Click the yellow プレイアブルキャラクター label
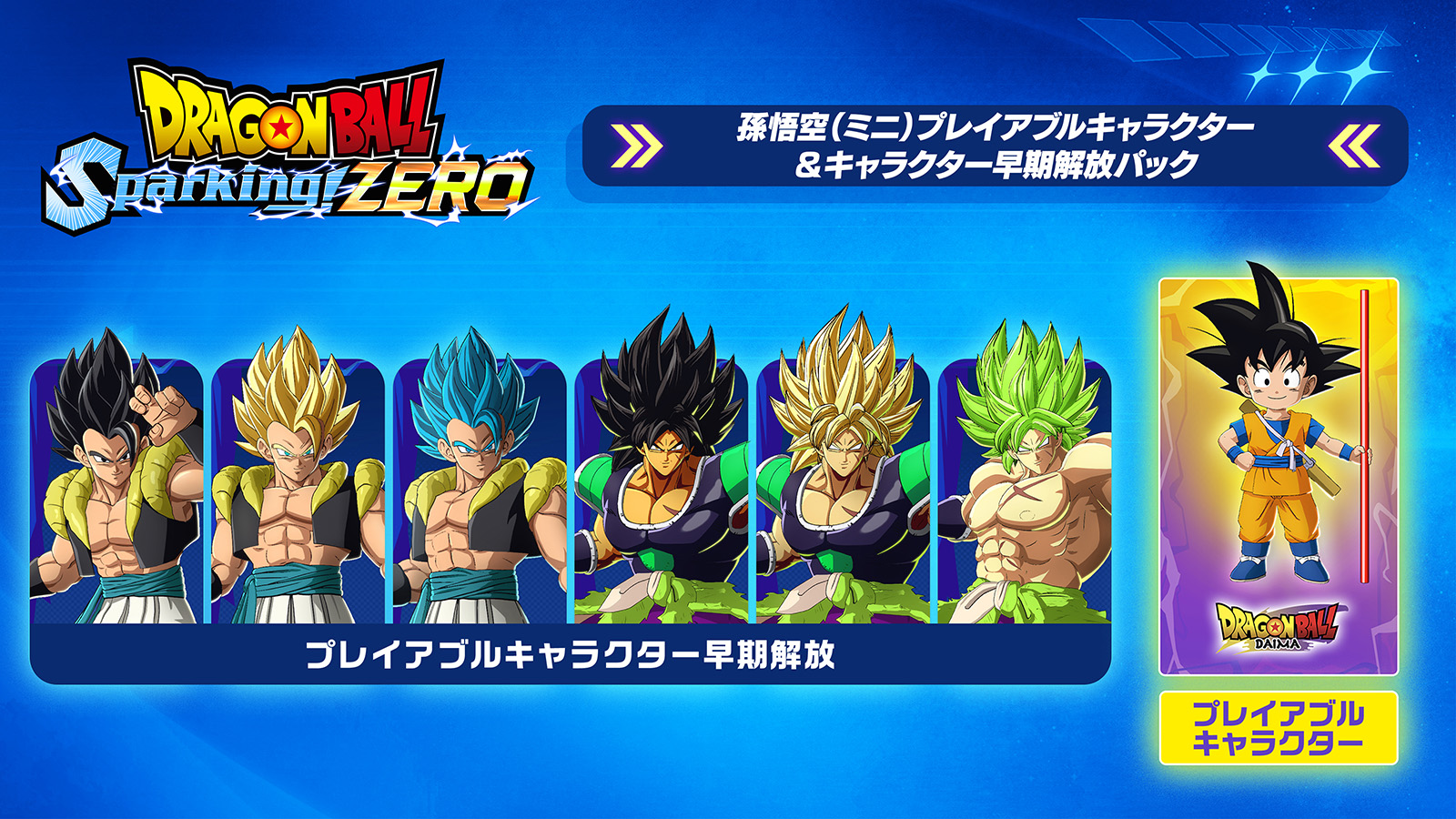 pyautogui.click(x=1278, y=728)
